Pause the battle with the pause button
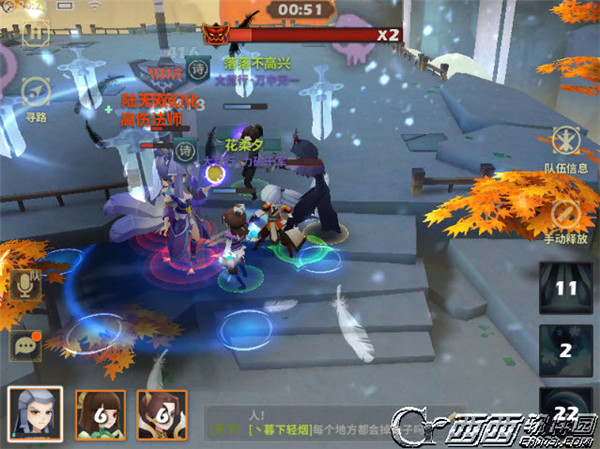600x449 pixels. point(37,33)
